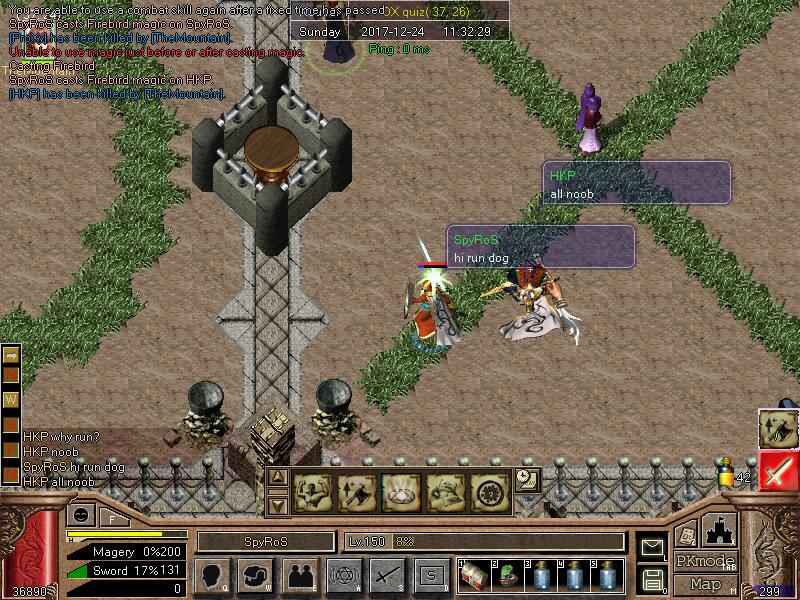Open the hexagram magic button
This screenshot has height=600, width=800.
click(343, 576)
